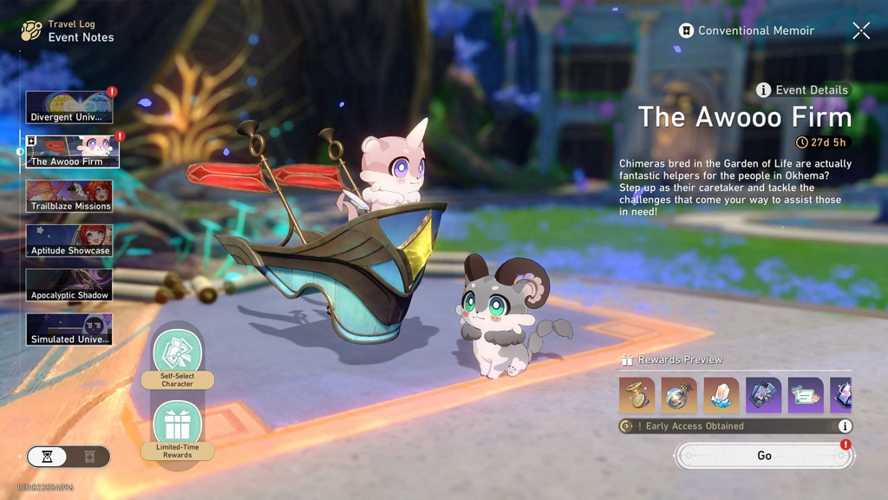Open the Aptitude Showcase event
888x500 pixels.
(69, 241)
